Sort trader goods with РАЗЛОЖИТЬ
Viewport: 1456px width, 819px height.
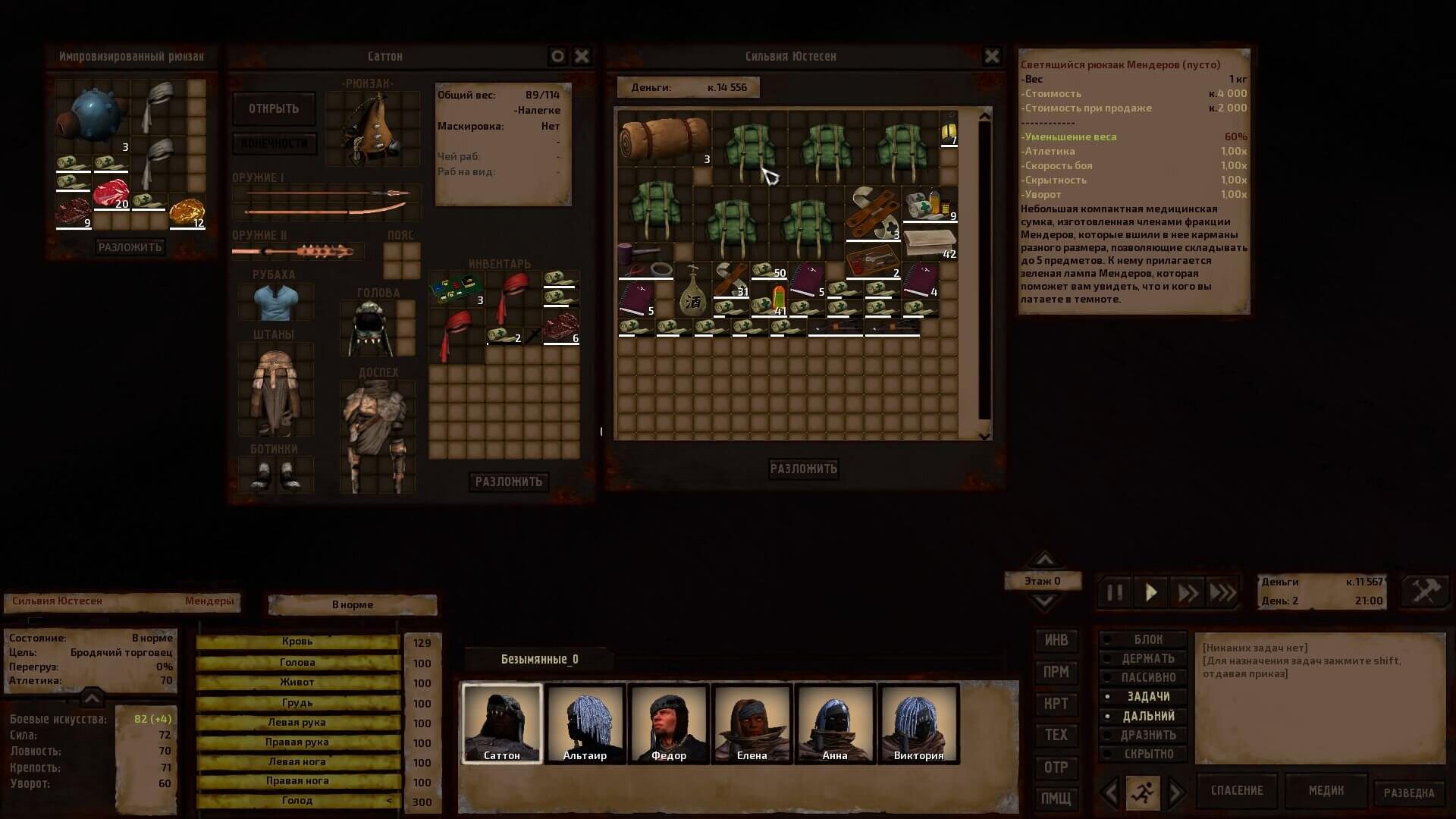point(803,469)
